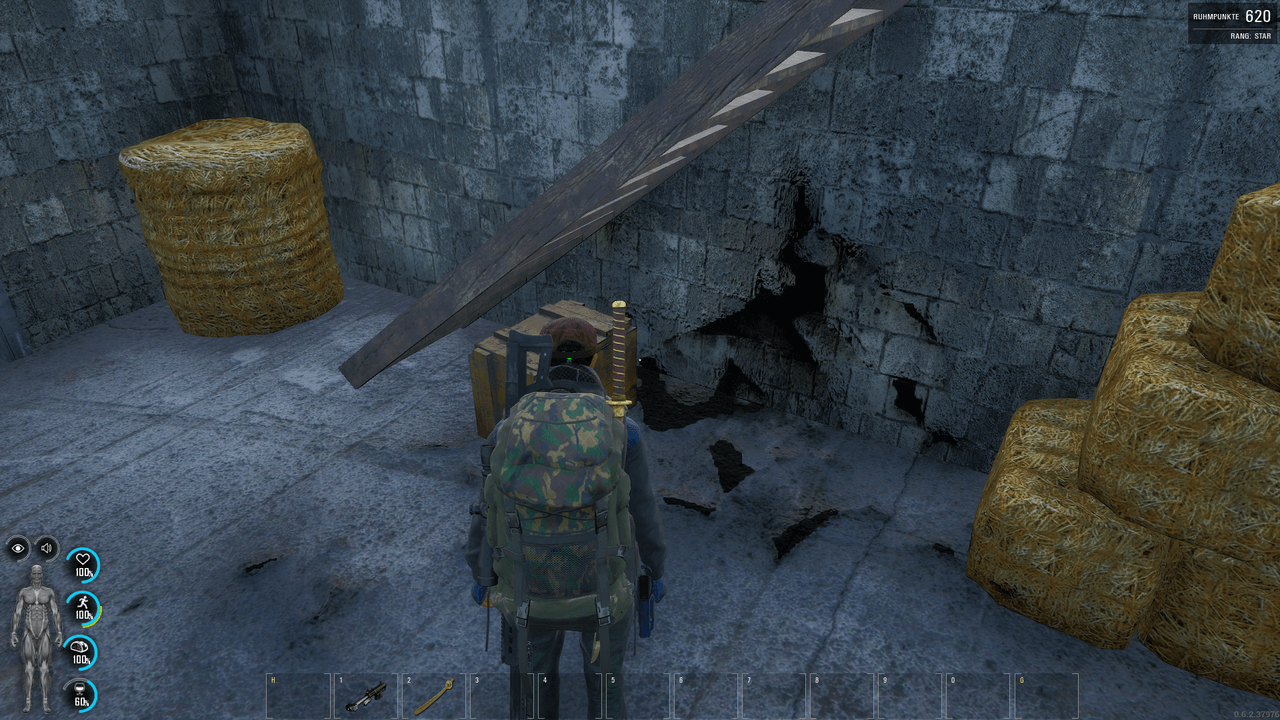Image resolution: width=1280 pixels, height=720 pixels.
Task: Click the speaker noise indicator icon
Action: [46, 547]
